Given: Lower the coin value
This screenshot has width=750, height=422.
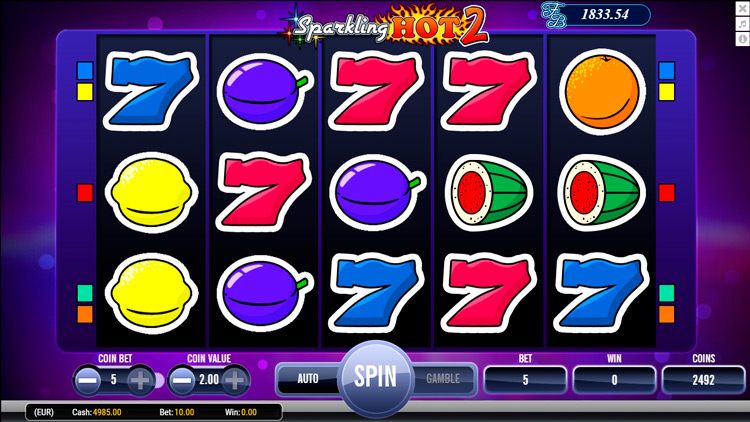Looking at the screenshot, I should click(x=181, y=380).
